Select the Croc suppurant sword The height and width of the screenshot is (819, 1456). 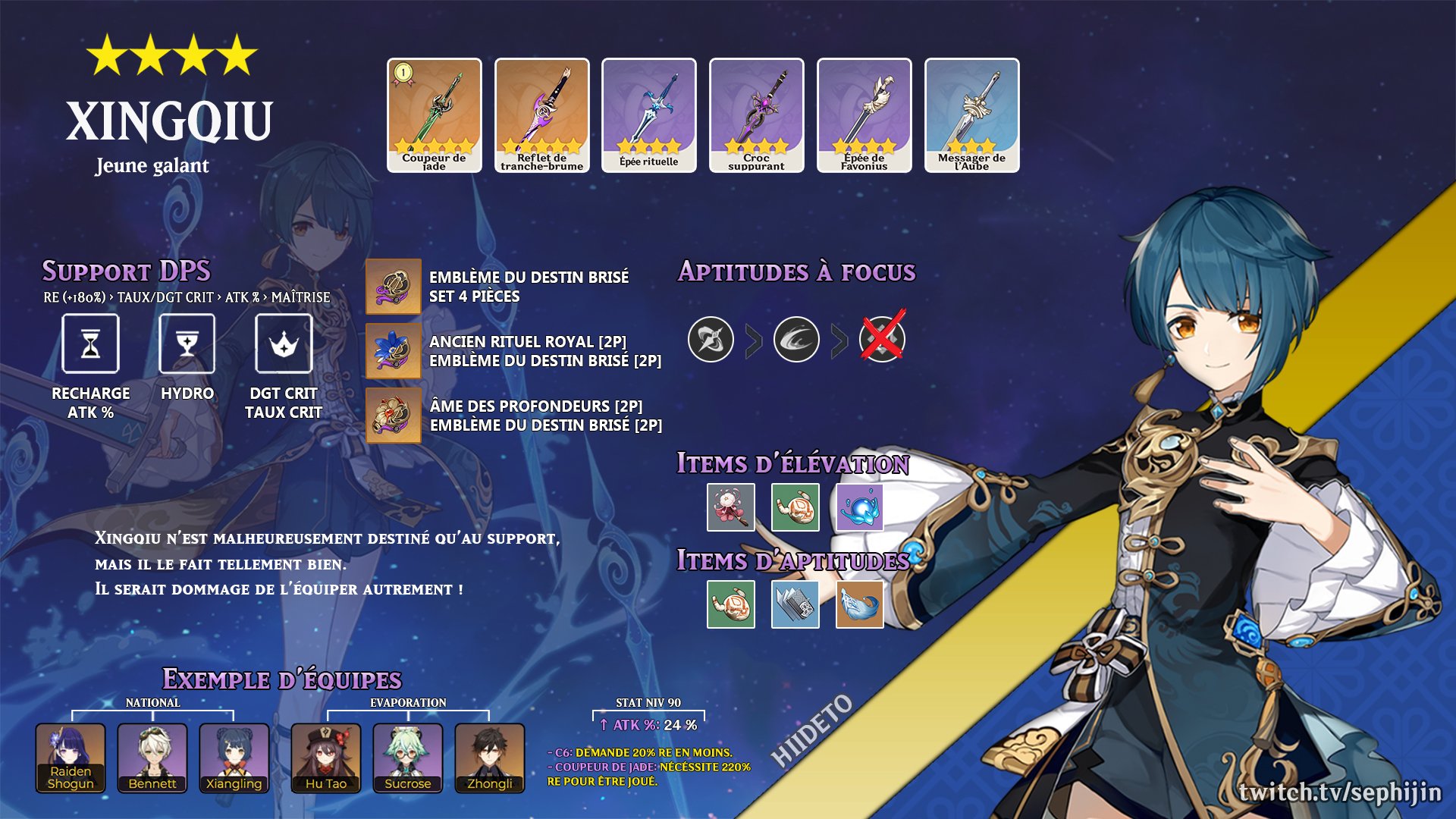point(756,115)
